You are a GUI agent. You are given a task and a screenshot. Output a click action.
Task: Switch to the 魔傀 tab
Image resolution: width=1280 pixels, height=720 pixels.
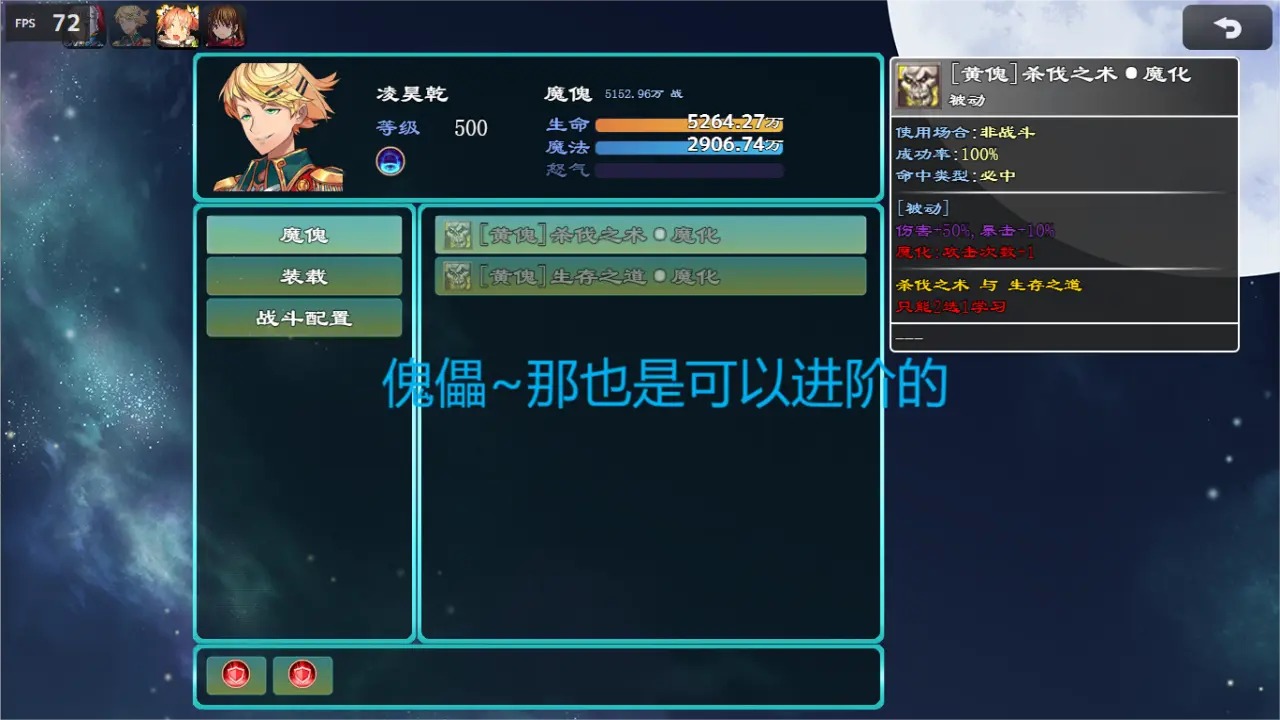click(x=304, y=234)
